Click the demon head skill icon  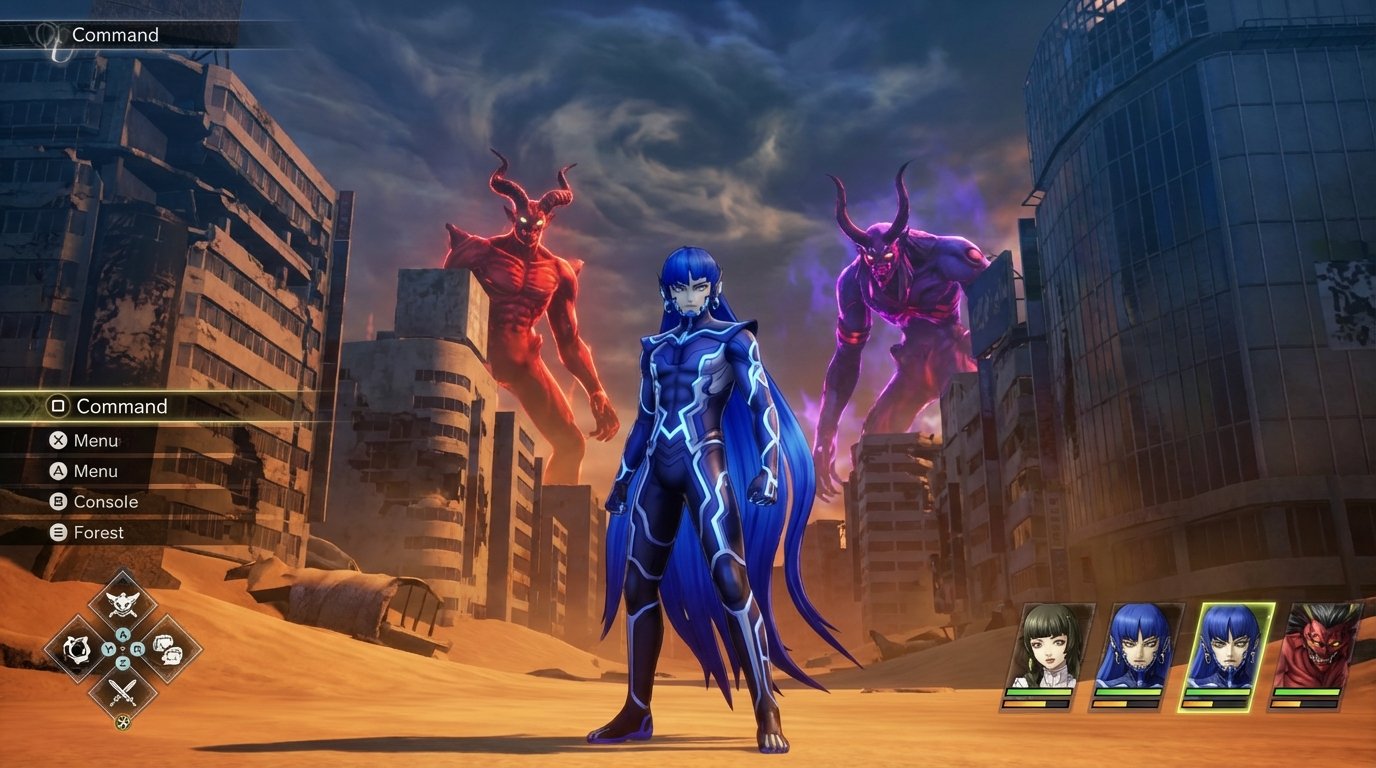(x=124, y=605)
